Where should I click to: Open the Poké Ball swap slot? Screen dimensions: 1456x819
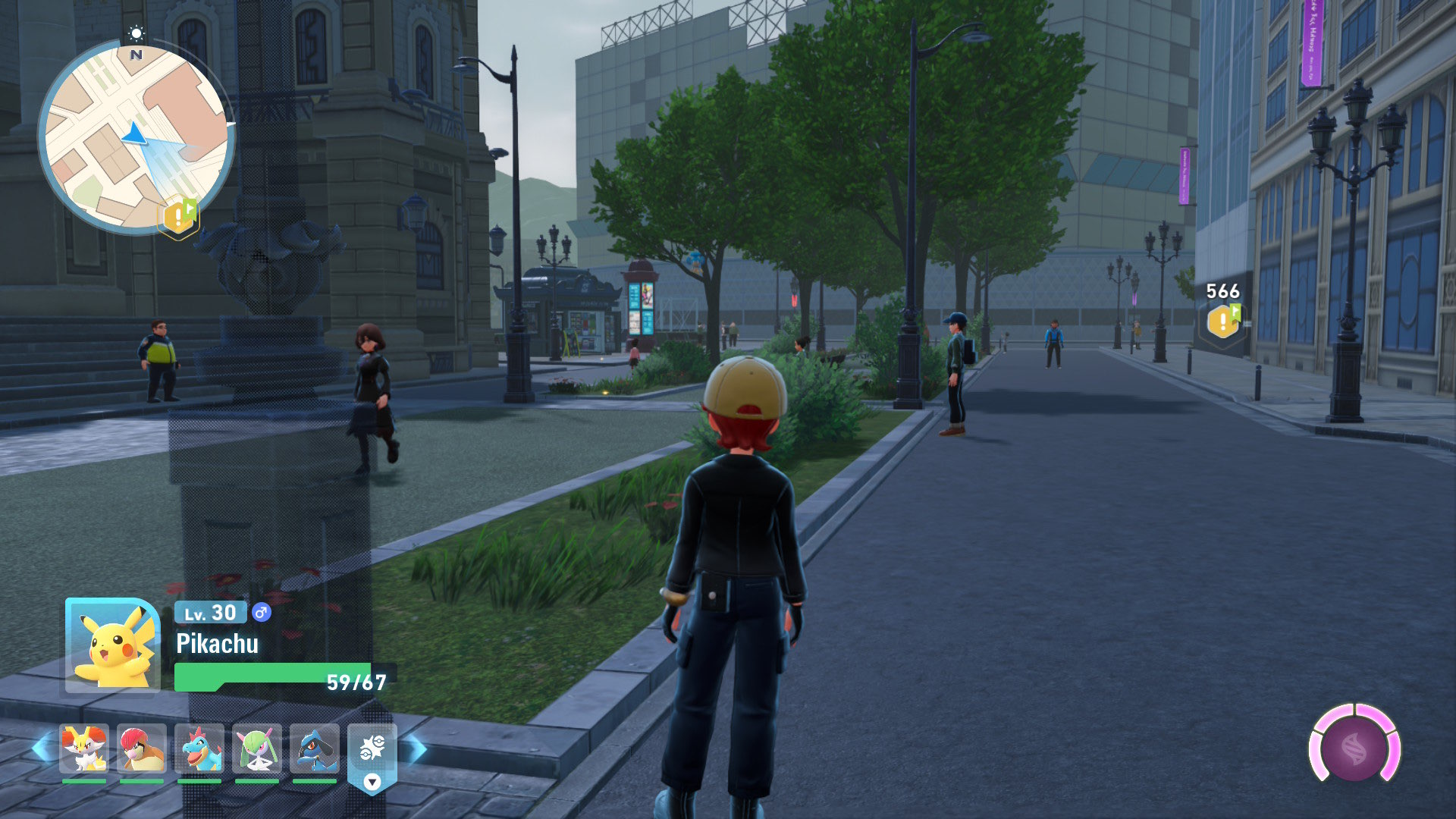point(372,751)
